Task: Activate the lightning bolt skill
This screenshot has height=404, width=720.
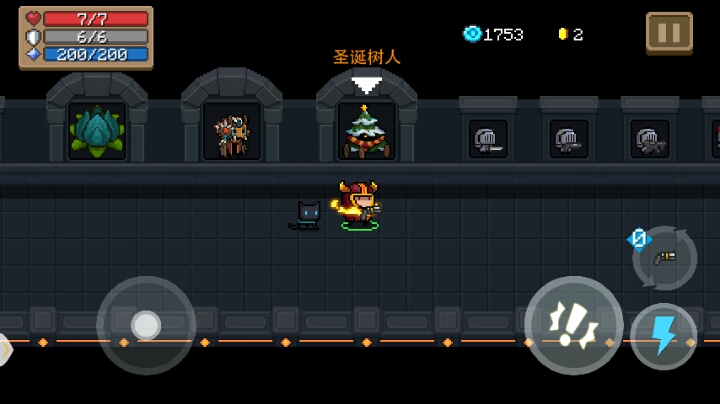Action: coord(663,336)
